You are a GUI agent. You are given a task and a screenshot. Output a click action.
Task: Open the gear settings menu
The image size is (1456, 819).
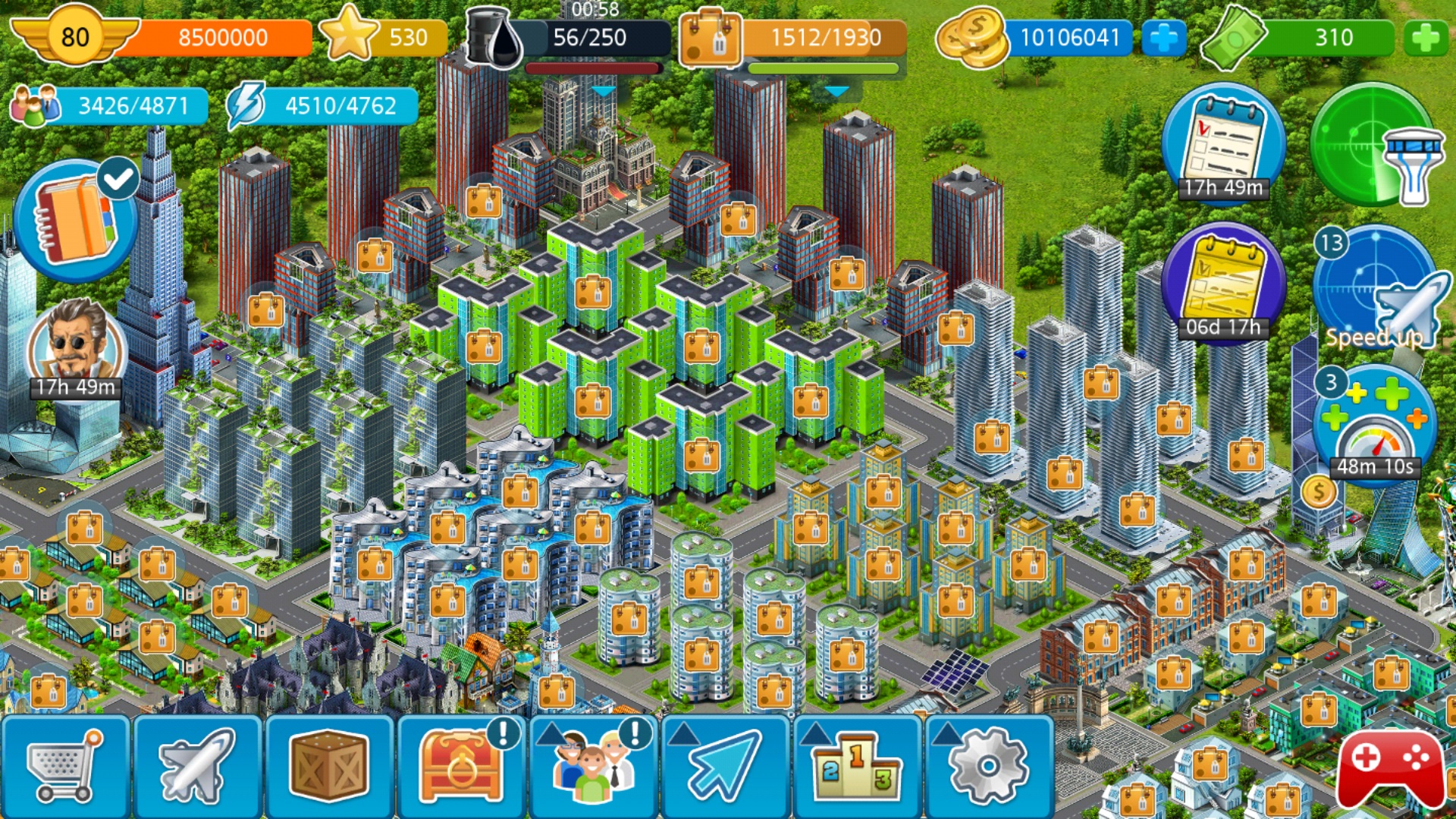point(988,767)
